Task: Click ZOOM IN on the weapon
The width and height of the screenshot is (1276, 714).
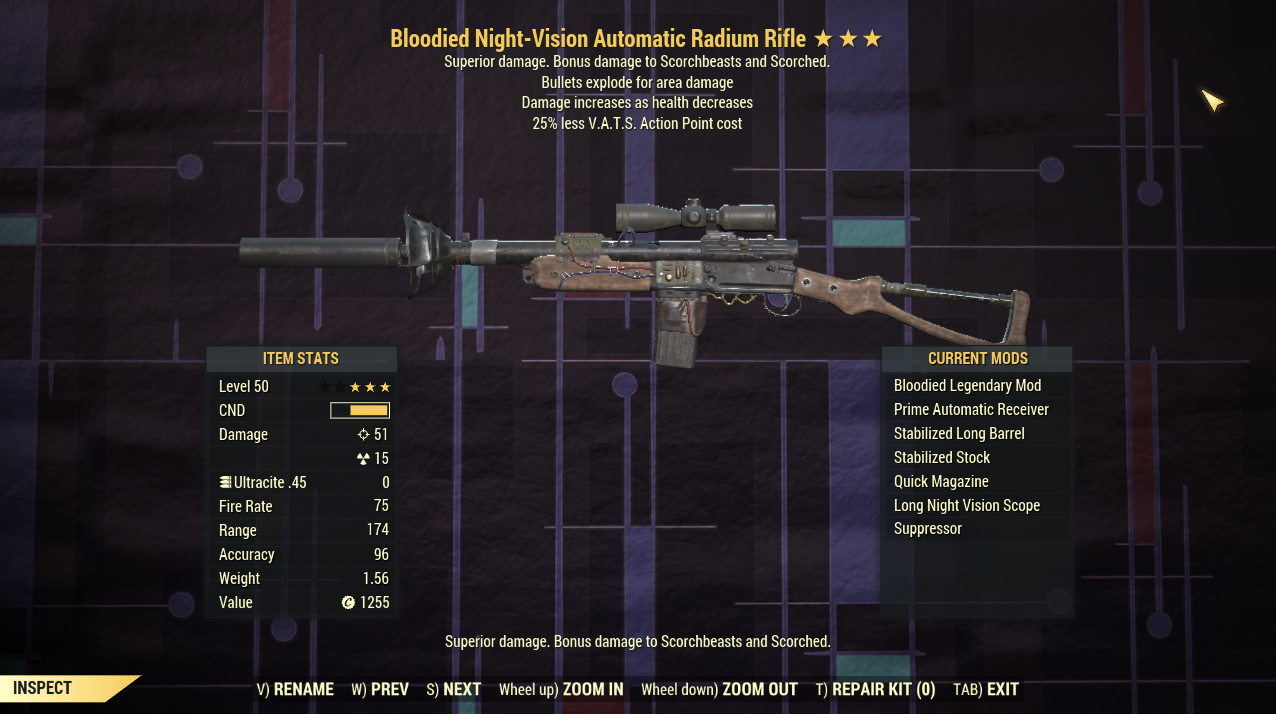Action: click(561, 689)
